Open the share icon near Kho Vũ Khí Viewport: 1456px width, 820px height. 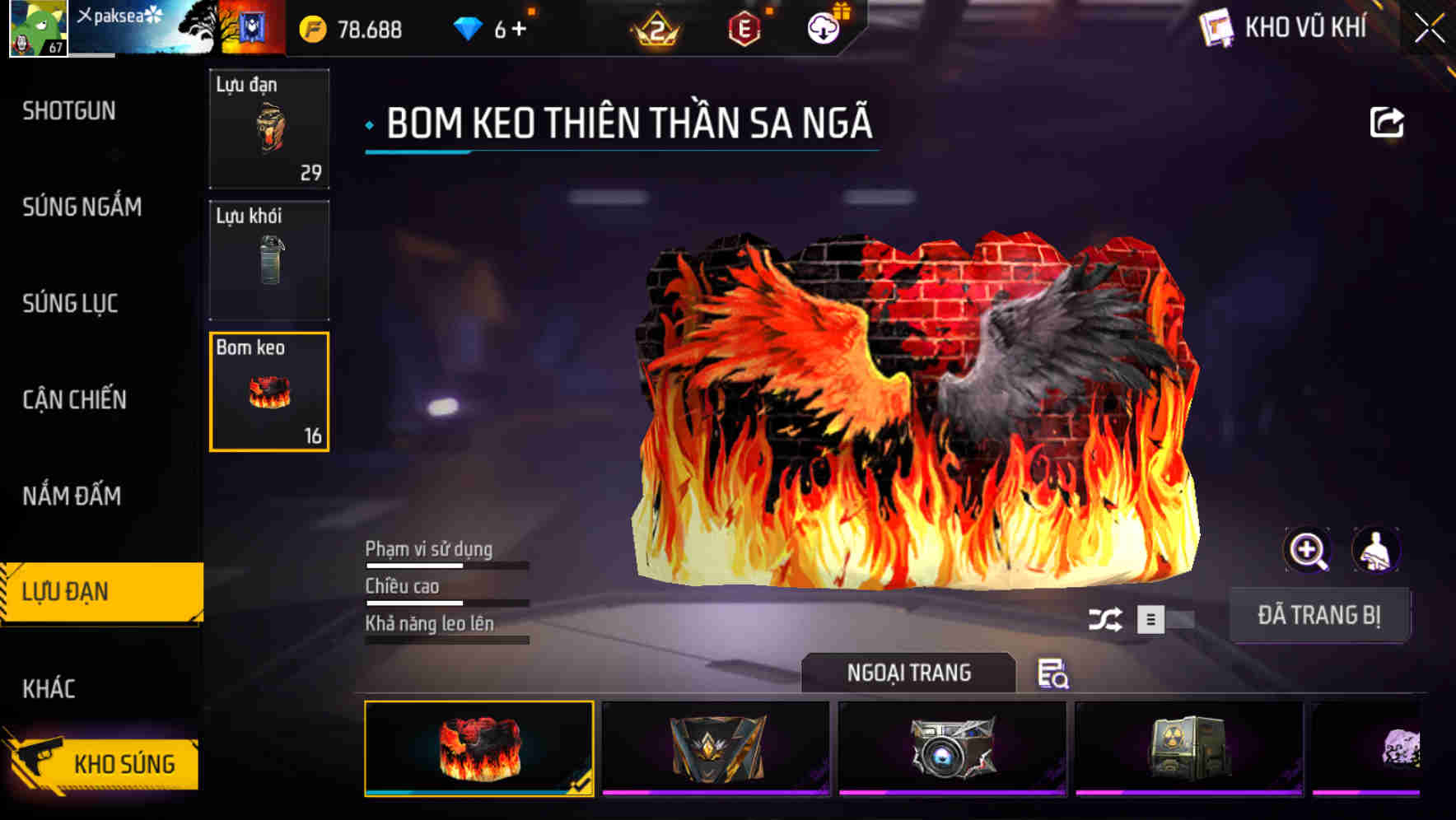pyautogui.click(x=1388, y=122)
